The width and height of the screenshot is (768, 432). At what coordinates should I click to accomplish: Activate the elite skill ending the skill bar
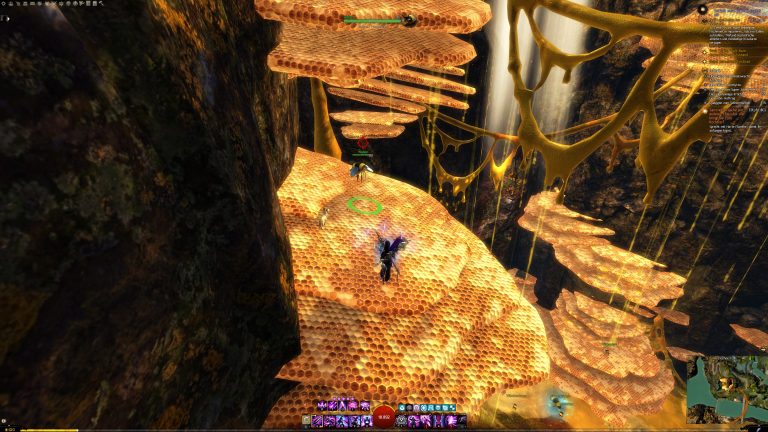pos(462,422)
